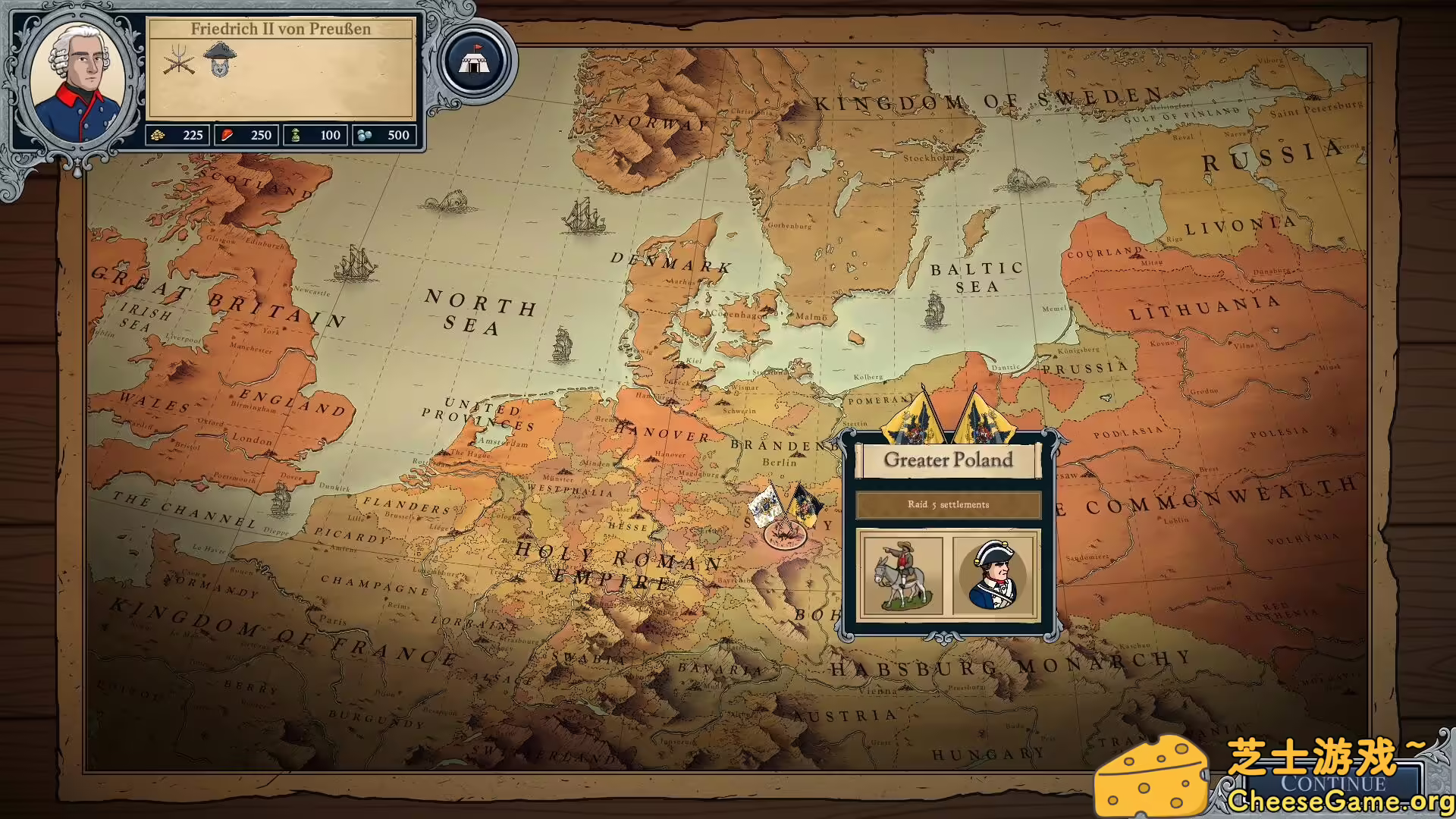The height and width of the screenshot is (819, 1456).
Task: Click the Greater Poland title banner
Action: [948, 460]
